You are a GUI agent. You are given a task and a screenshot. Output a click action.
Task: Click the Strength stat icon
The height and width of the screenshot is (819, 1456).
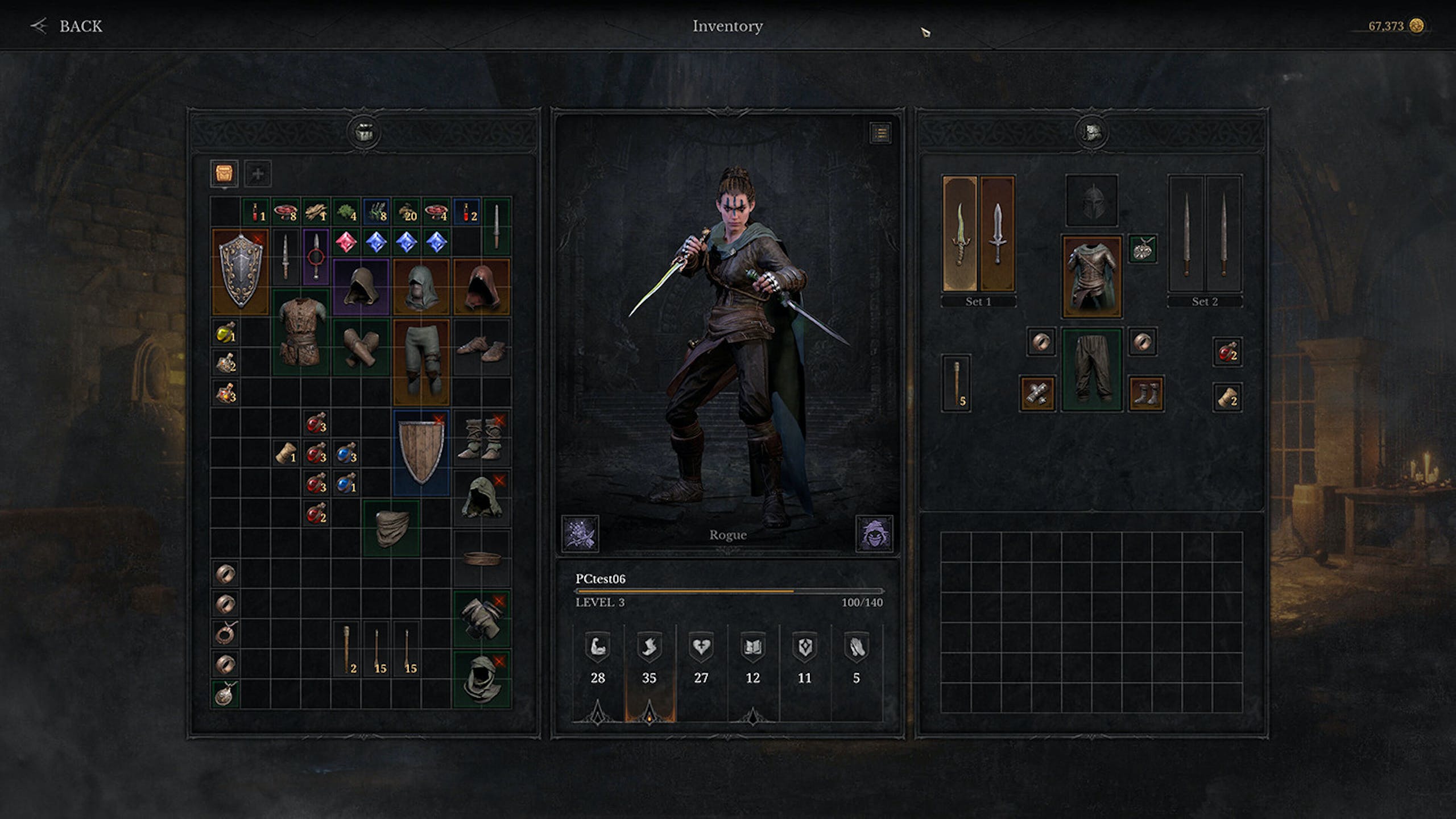coord(597,647)
